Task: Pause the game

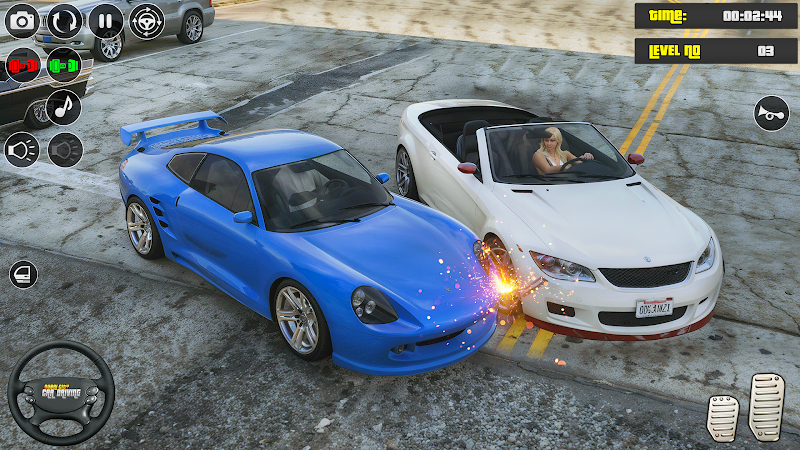Action: pos(106,20)
